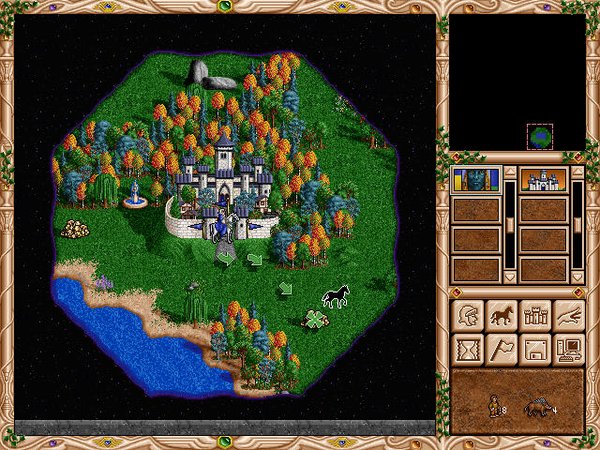This screenshot has height=450, width=600.
Task: Select the peasant troop in the status window
Action: click(x=491, y=406)
